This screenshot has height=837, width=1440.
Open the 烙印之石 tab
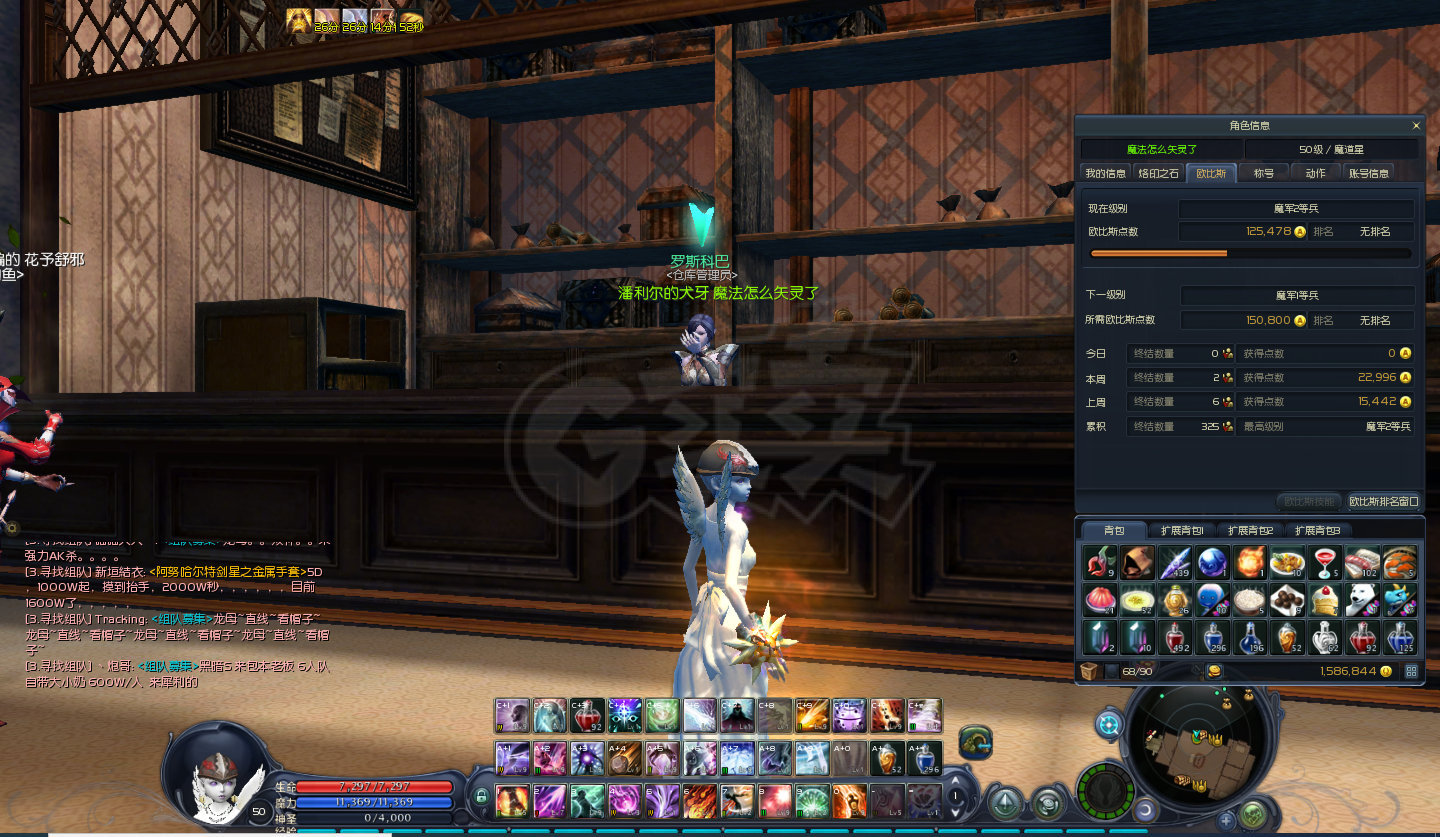[1158, 173]
